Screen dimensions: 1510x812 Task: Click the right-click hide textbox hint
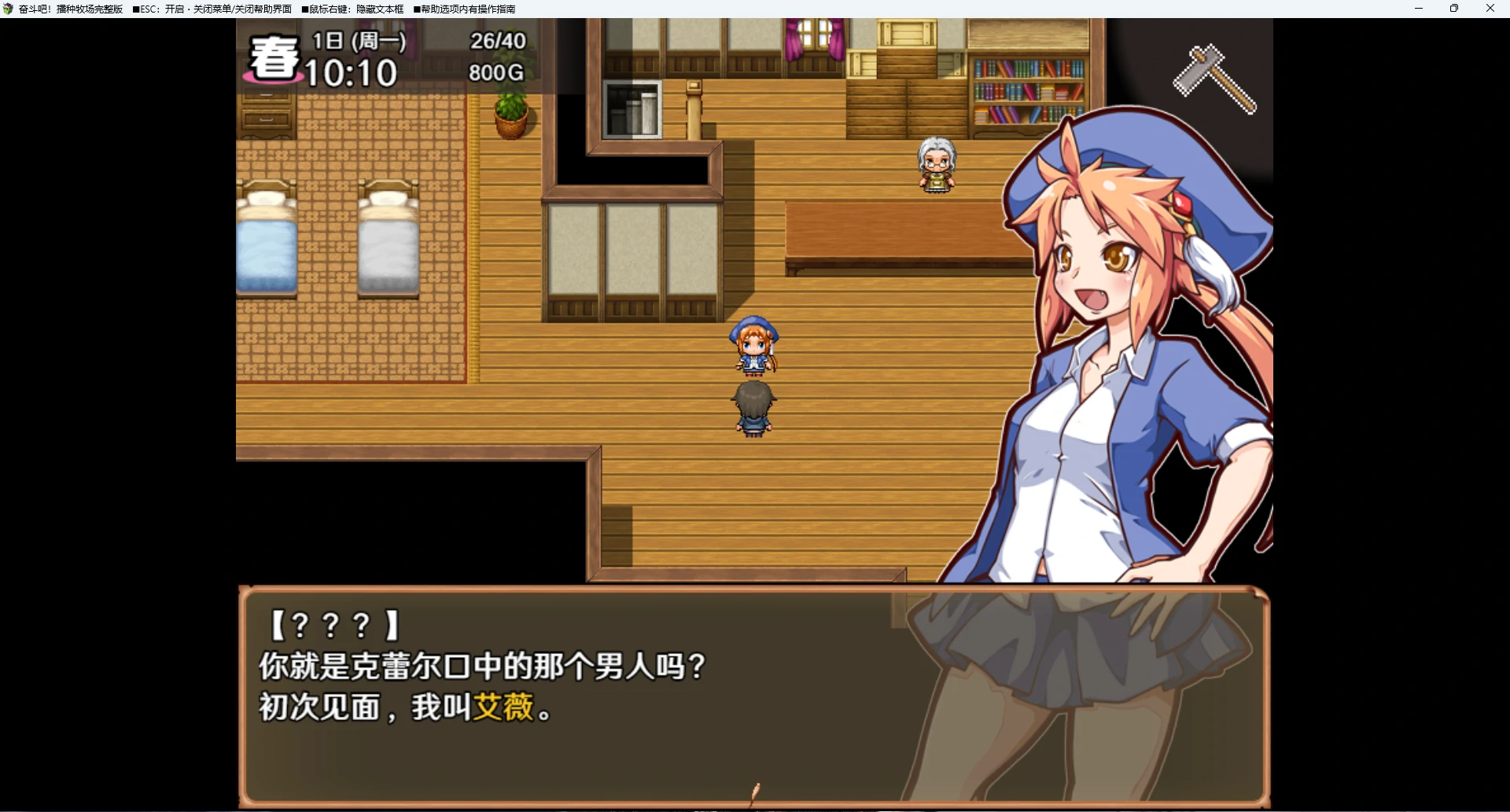(x=354, y=9)
